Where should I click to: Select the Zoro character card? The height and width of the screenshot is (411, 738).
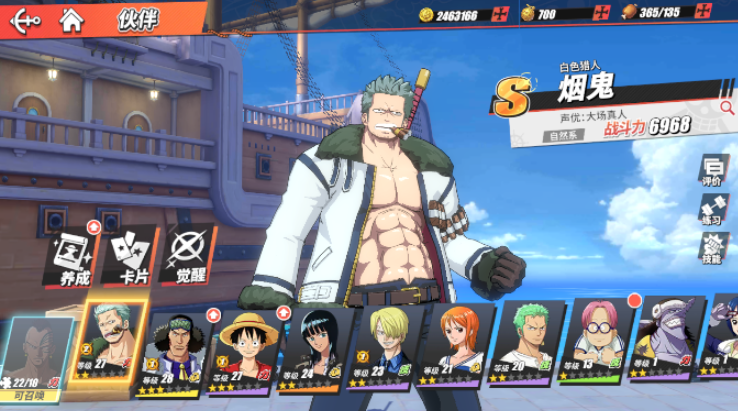click(528, 349)
